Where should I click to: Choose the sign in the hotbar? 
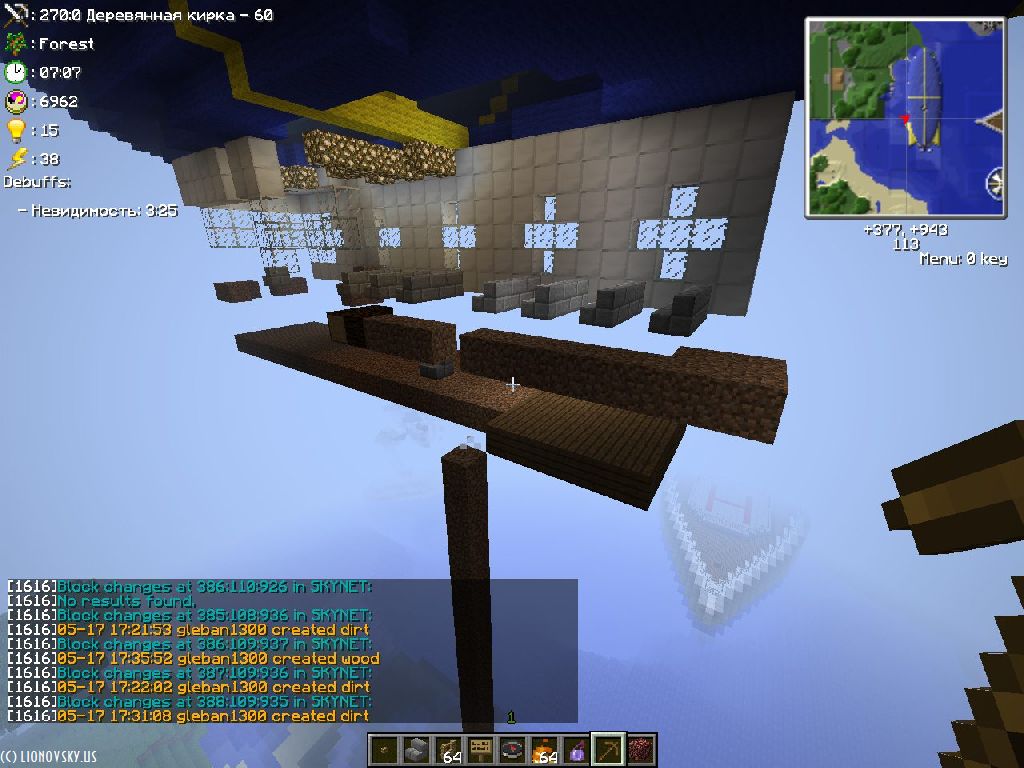click(x=482, y=750)
